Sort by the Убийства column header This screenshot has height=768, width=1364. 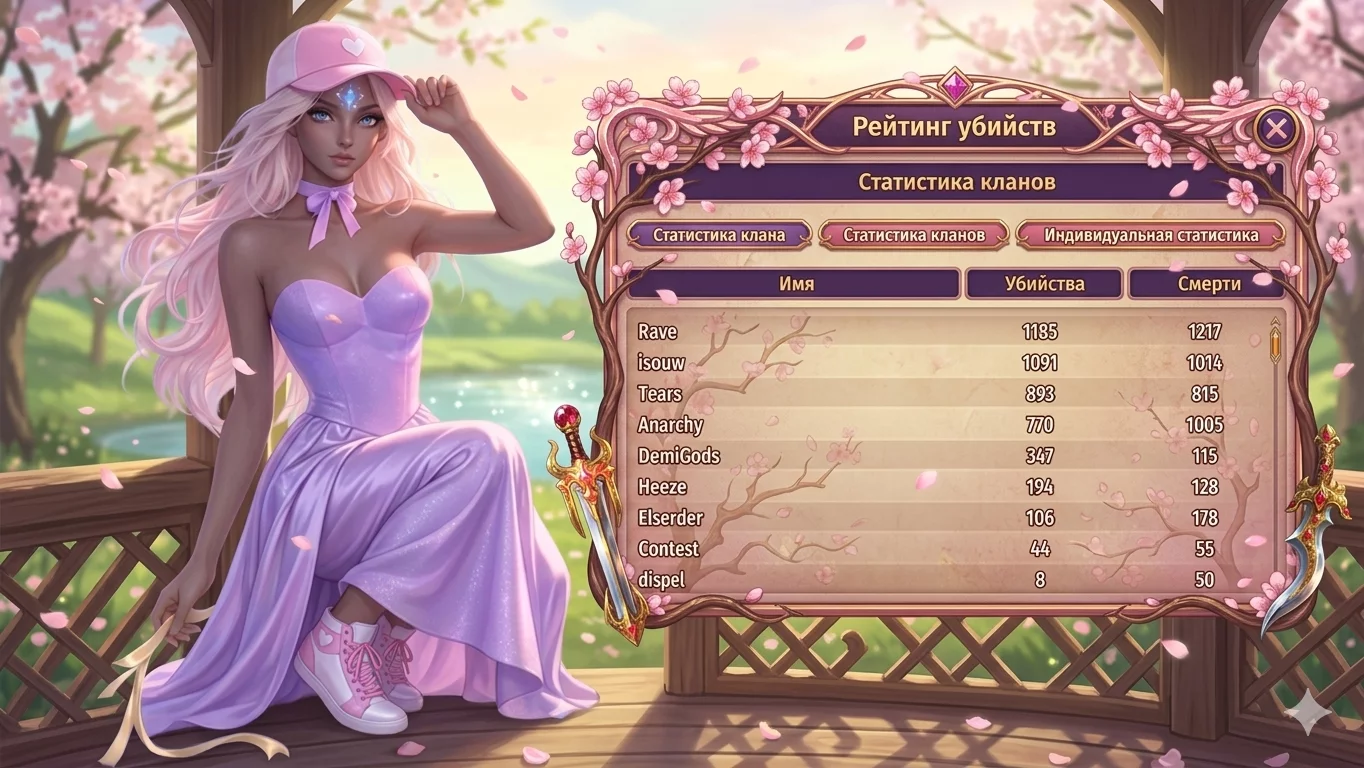1043,284
